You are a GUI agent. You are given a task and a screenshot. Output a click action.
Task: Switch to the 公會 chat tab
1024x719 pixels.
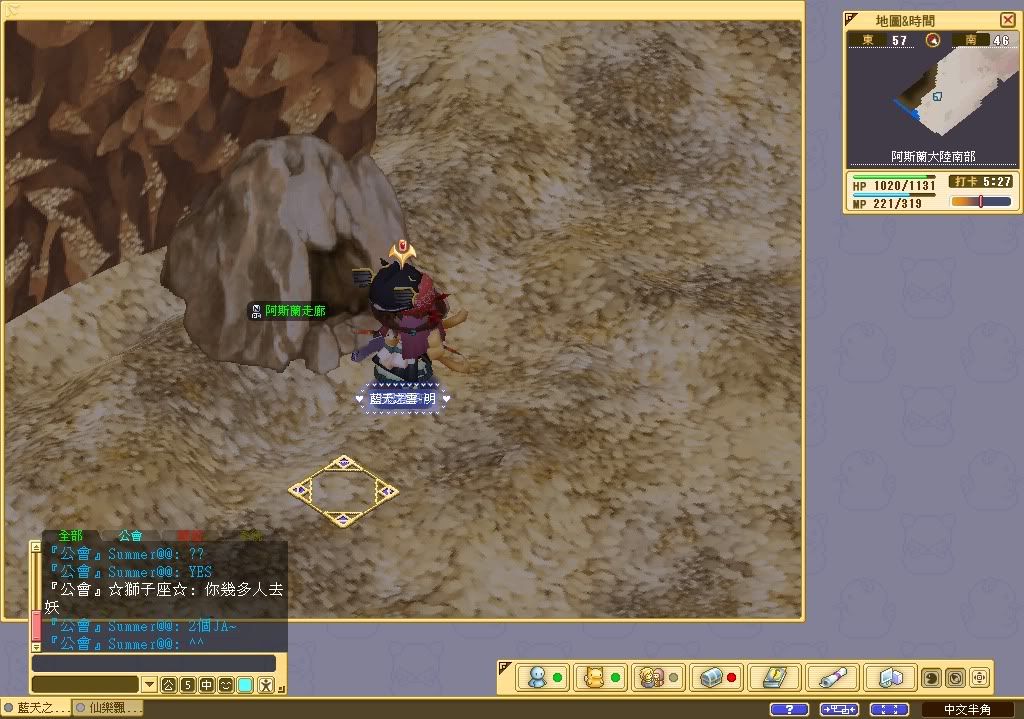(130, 536)
